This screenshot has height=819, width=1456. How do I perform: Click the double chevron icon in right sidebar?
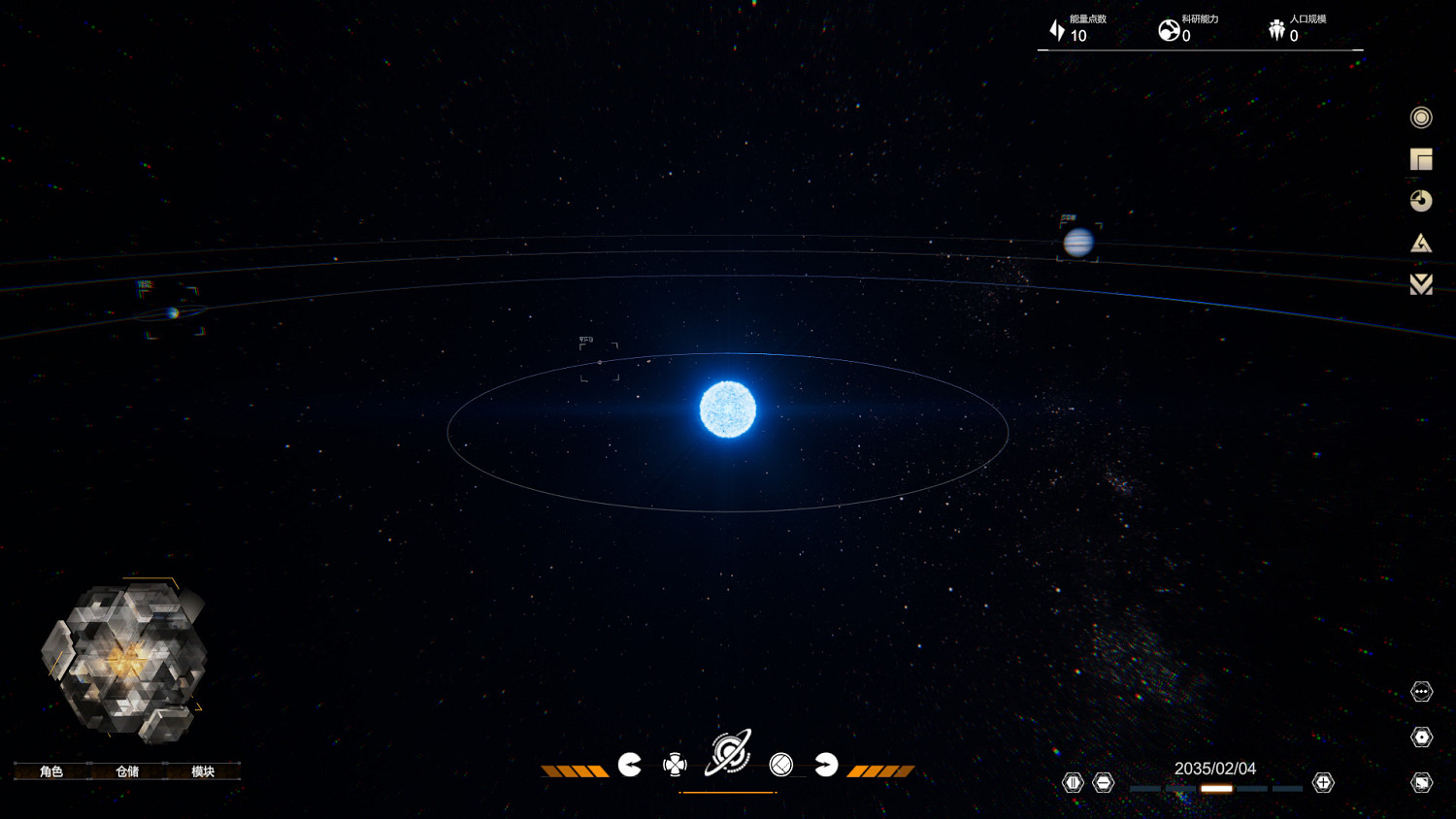tap(1420, 284)
